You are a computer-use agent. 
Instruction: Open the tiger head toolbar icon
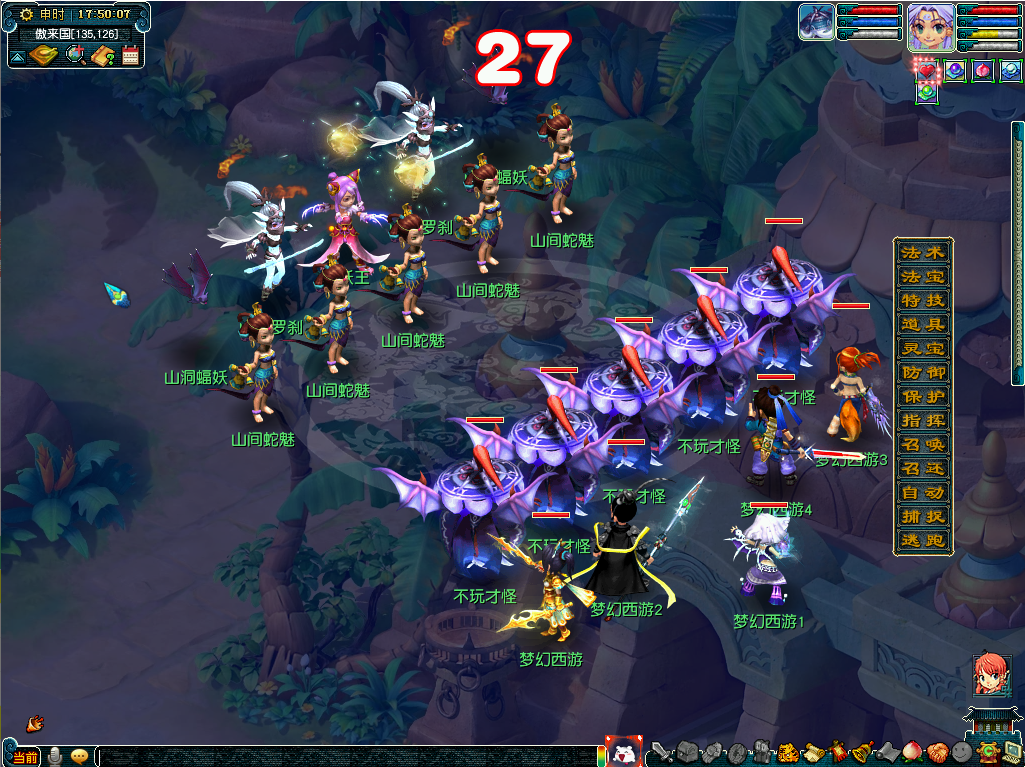pyautogui.click(x=789, y=752)
